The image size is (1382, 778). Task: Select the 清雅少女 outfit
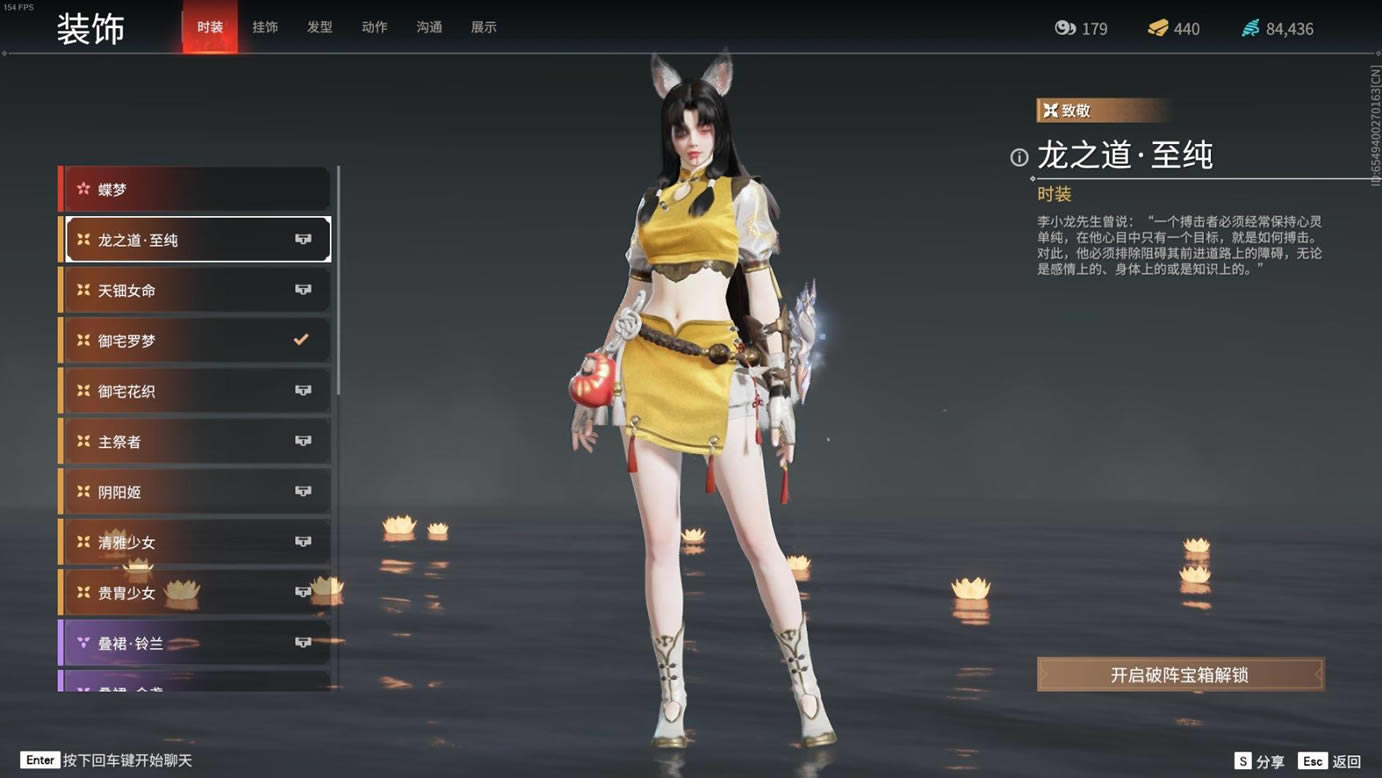(x=196, y=542)
